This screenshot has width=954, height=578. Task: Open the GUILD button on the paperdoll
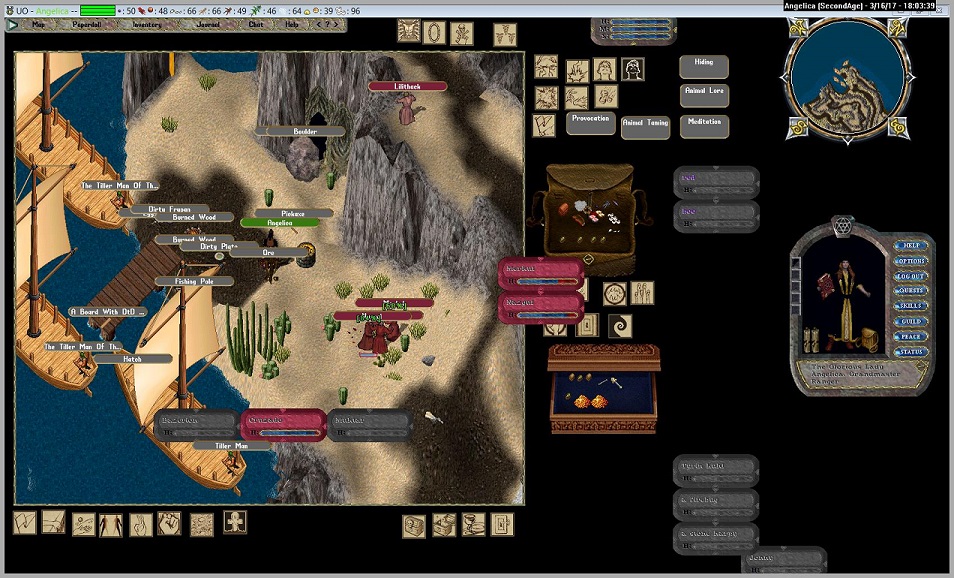click(911, 321)
